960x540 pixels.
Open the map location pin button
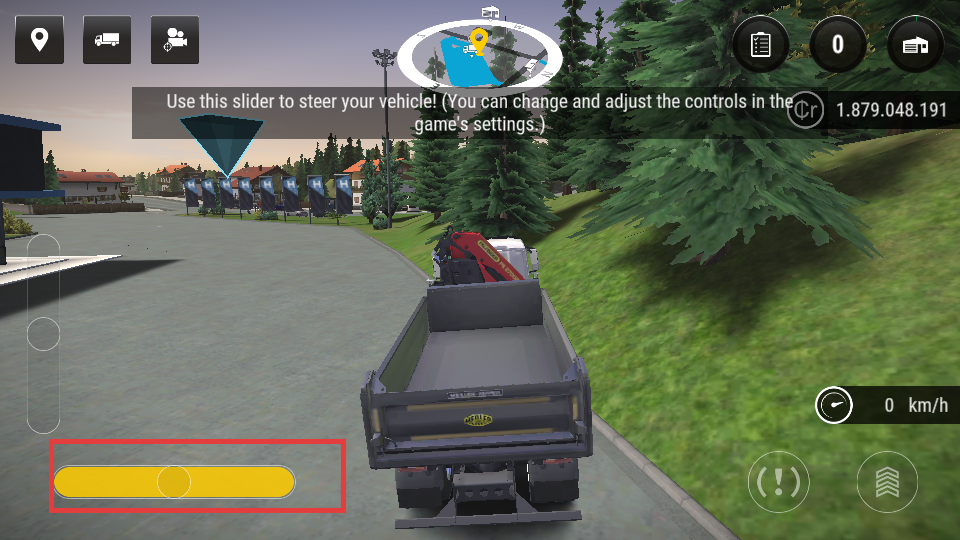[x=40, y=40]
